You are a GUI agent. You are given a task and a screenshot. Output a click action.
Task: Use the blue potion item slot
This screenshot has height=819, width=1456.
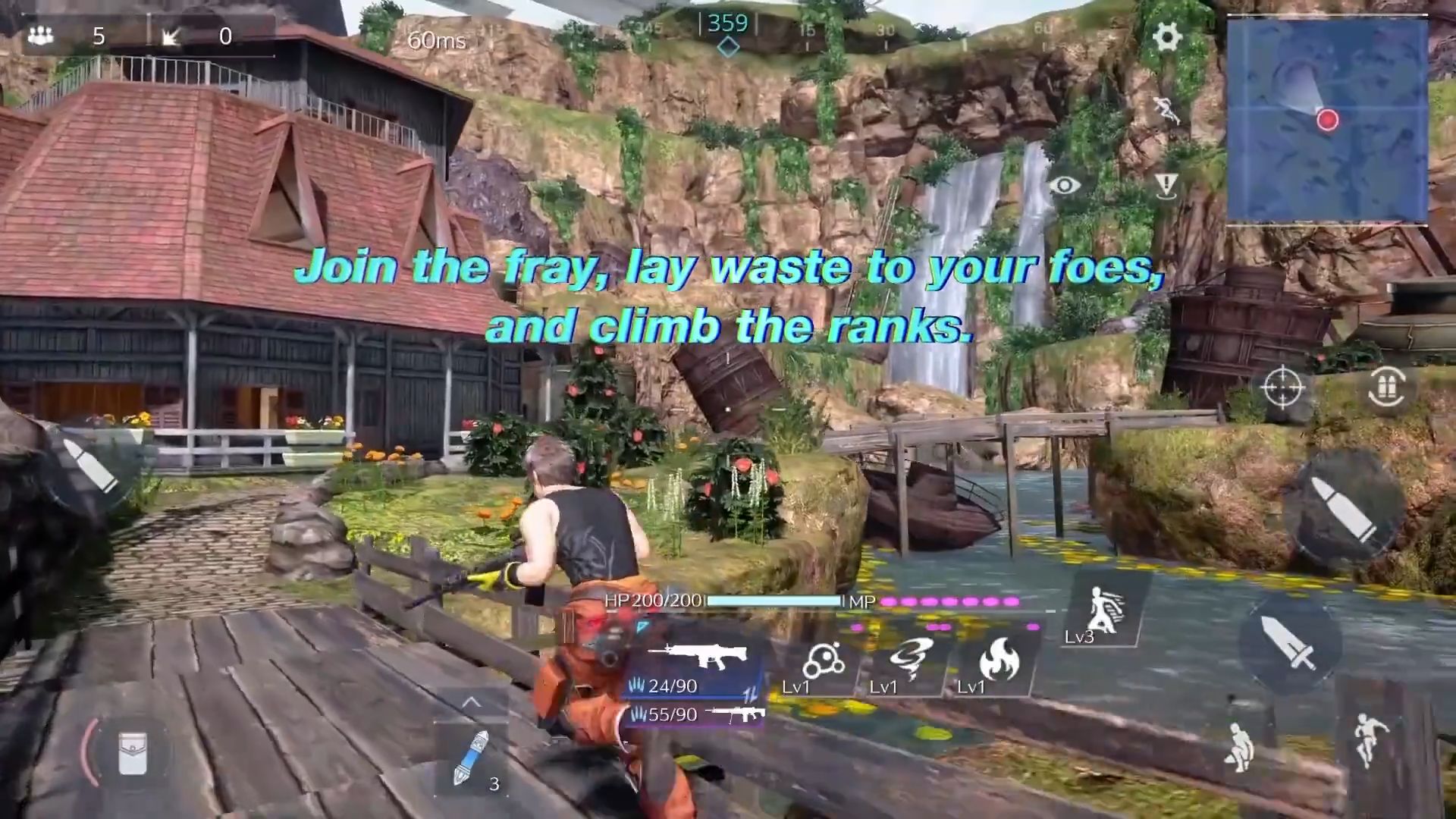click(x=472, y=758)
